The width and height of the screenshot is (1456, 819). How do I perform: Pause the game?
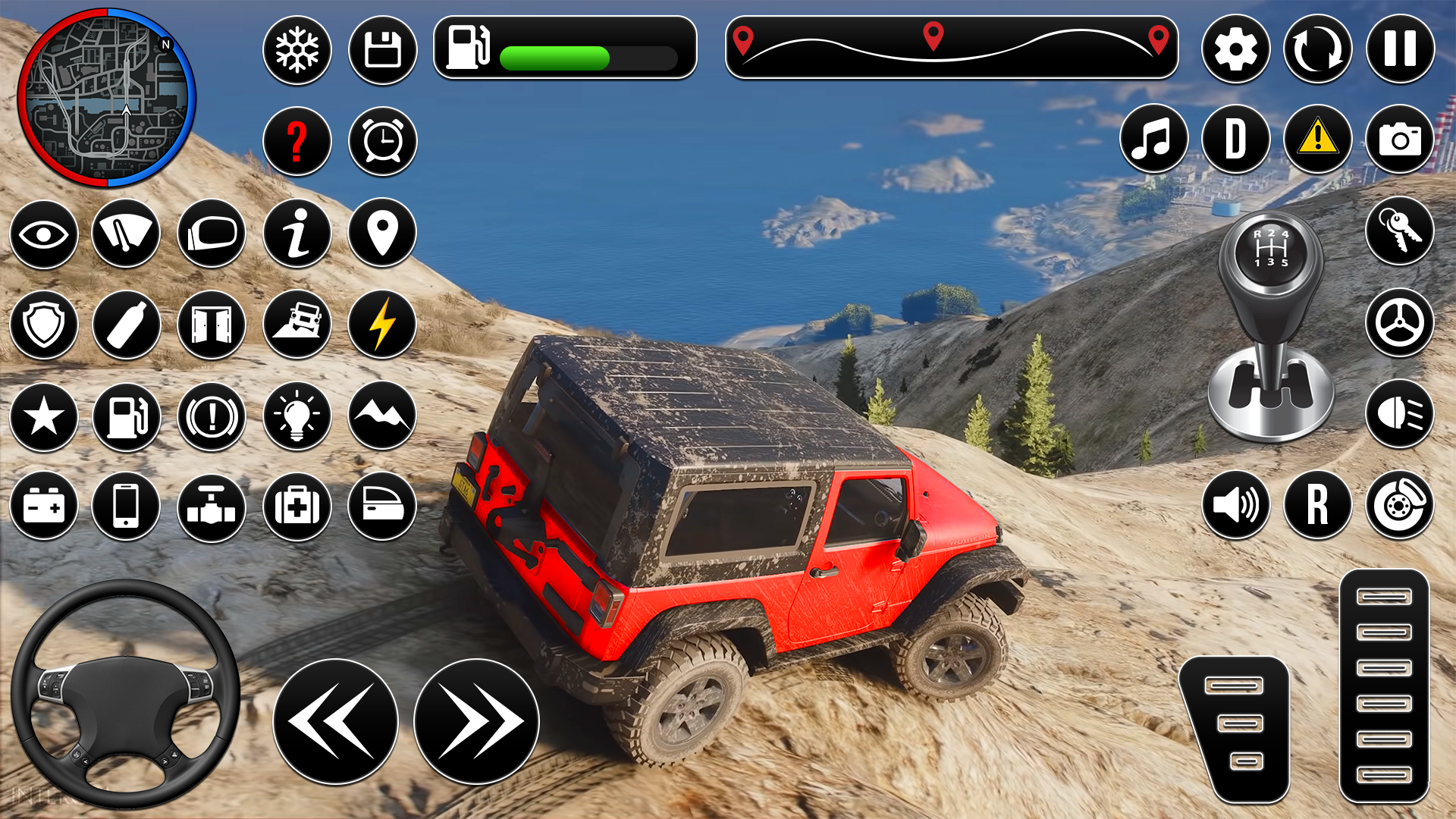[x=1400, y=50]
